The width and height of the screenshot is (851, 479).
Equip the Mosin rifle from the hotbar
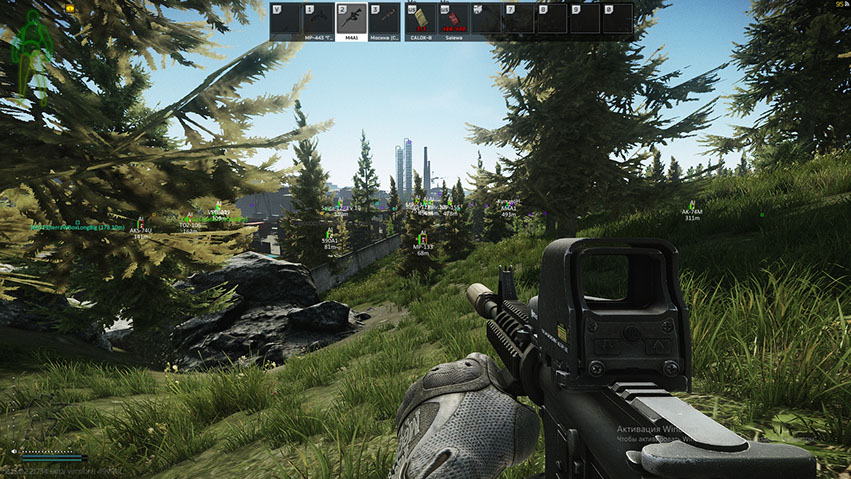pyautogui.click(x=384, y=20)
